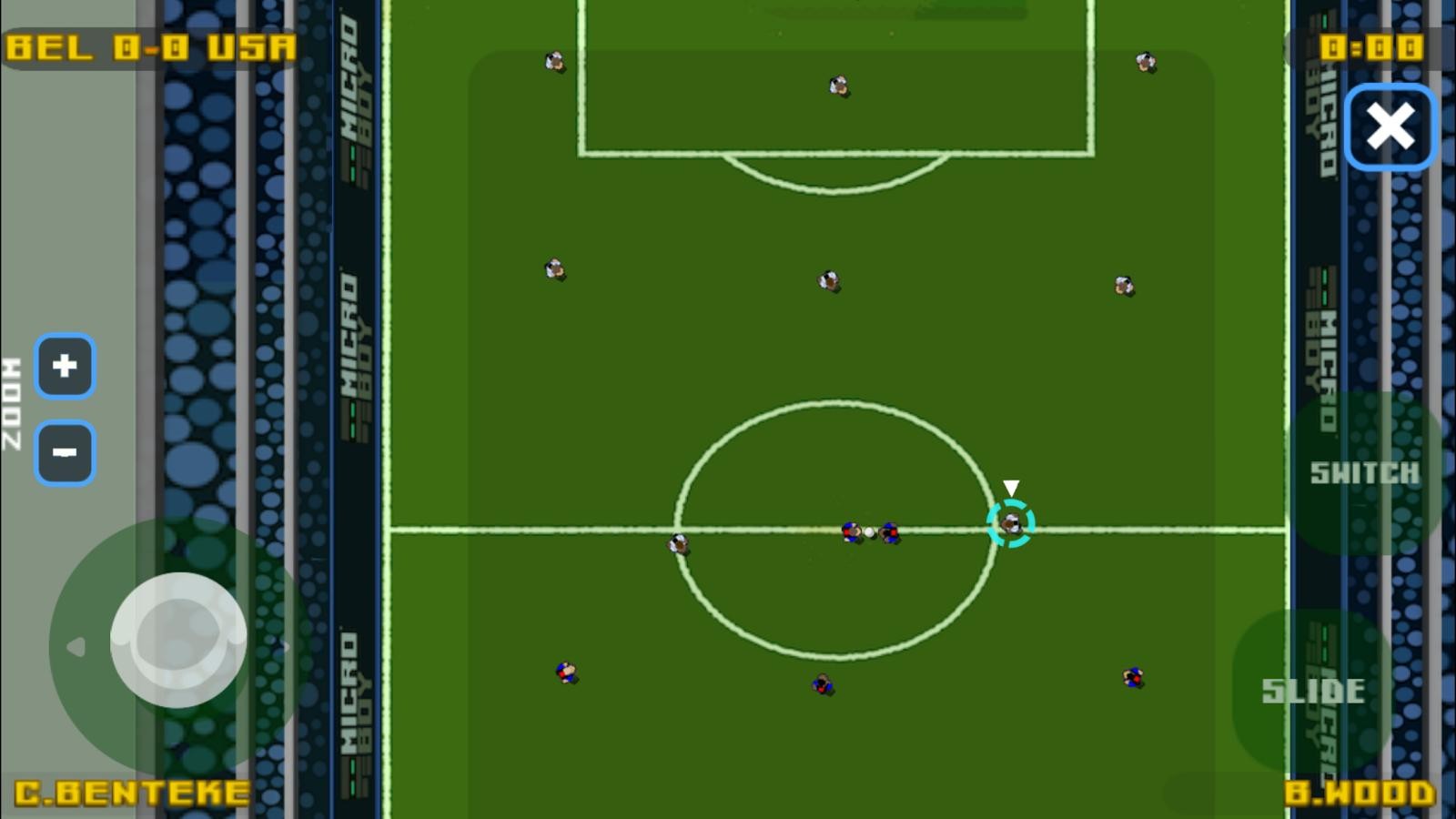The width and height of the screenshot is (1456, 819).
Task: Zoom out with the minus button
Action: click(65, 452)
